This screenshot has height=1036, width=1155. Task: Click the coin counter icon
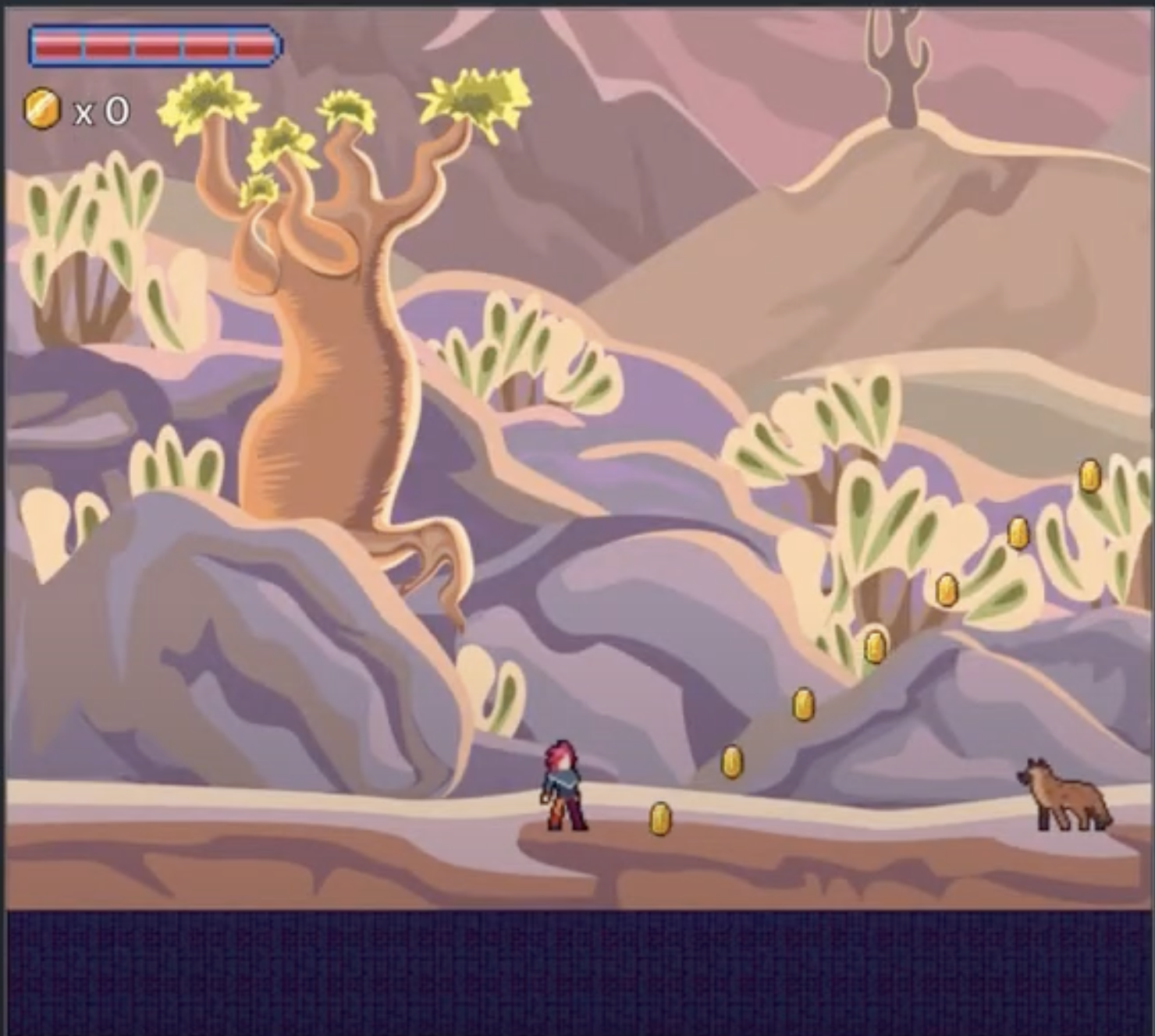point(42,108)
